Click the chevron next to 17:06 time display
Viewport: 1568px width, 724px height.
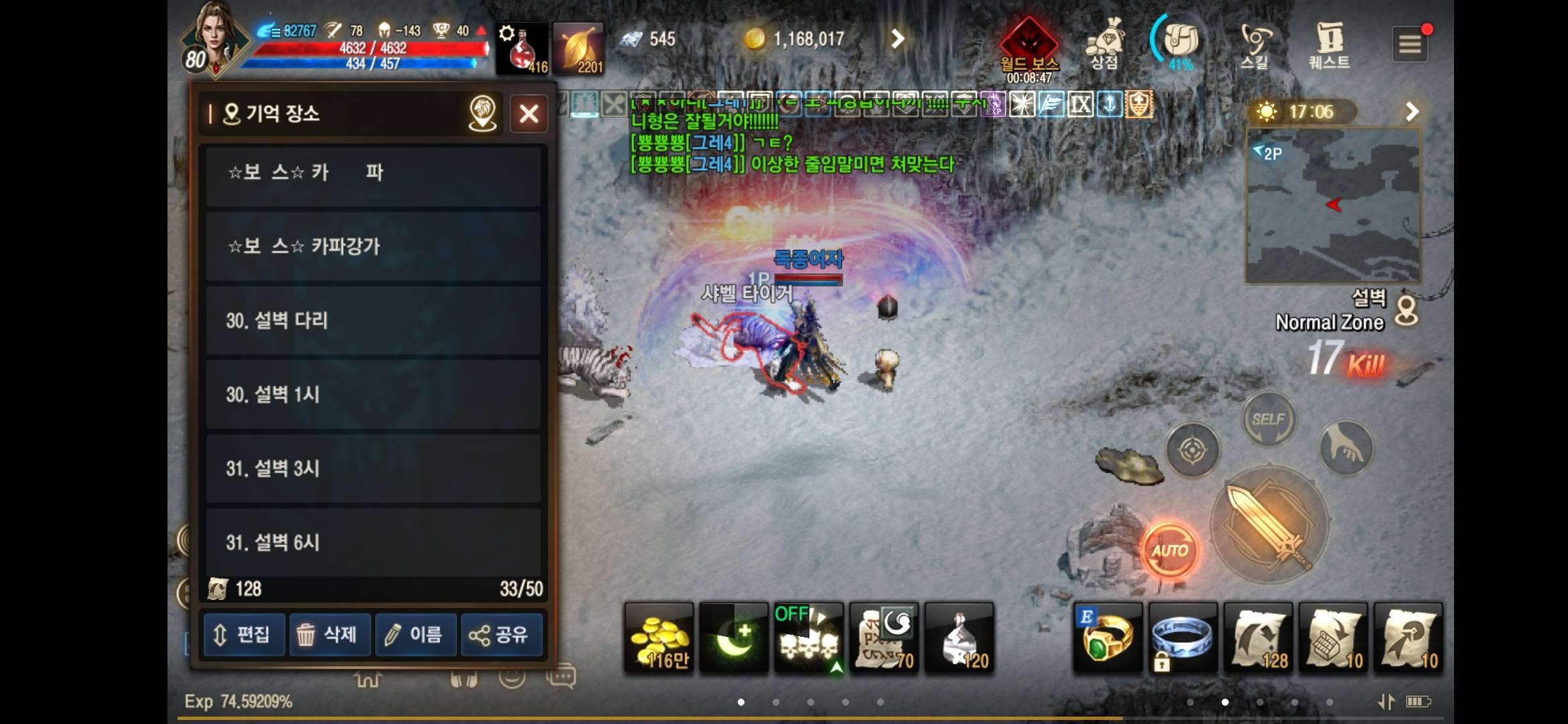(1414, 111)
